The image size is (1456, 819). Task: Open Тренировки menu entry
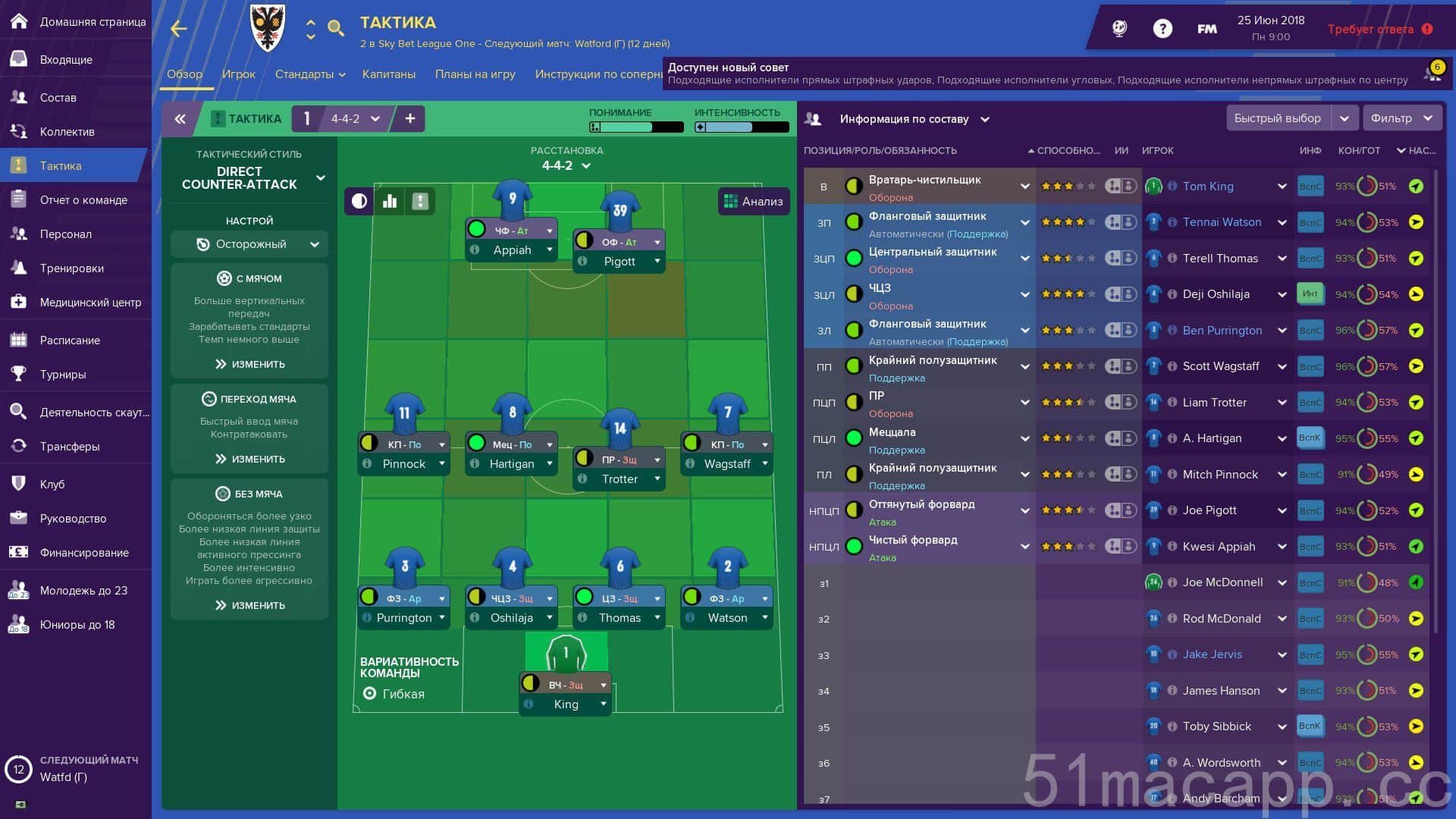[x=71, y=268]
